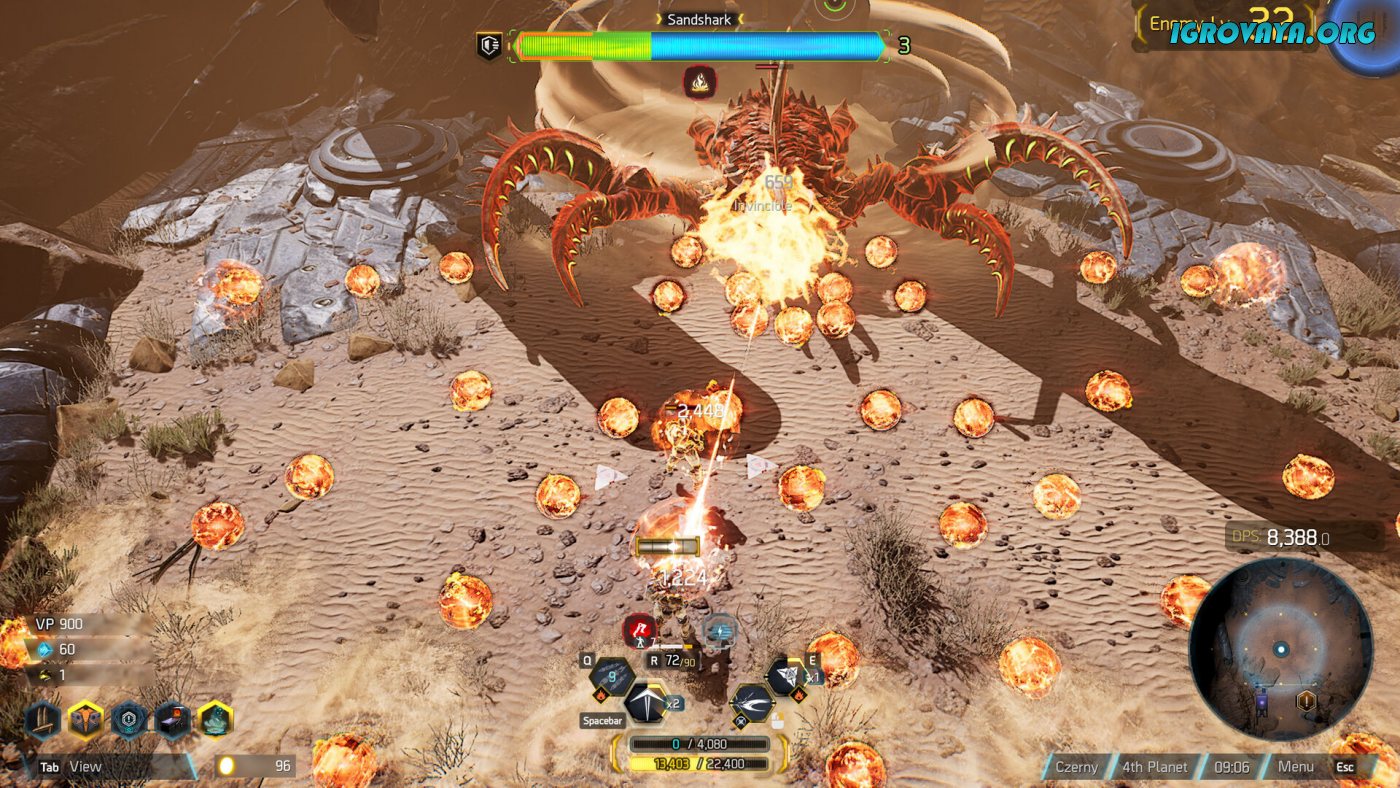
Task: Select the orange-faced cube relic icon
Action: pyautogui.click(x=86, y=719)
